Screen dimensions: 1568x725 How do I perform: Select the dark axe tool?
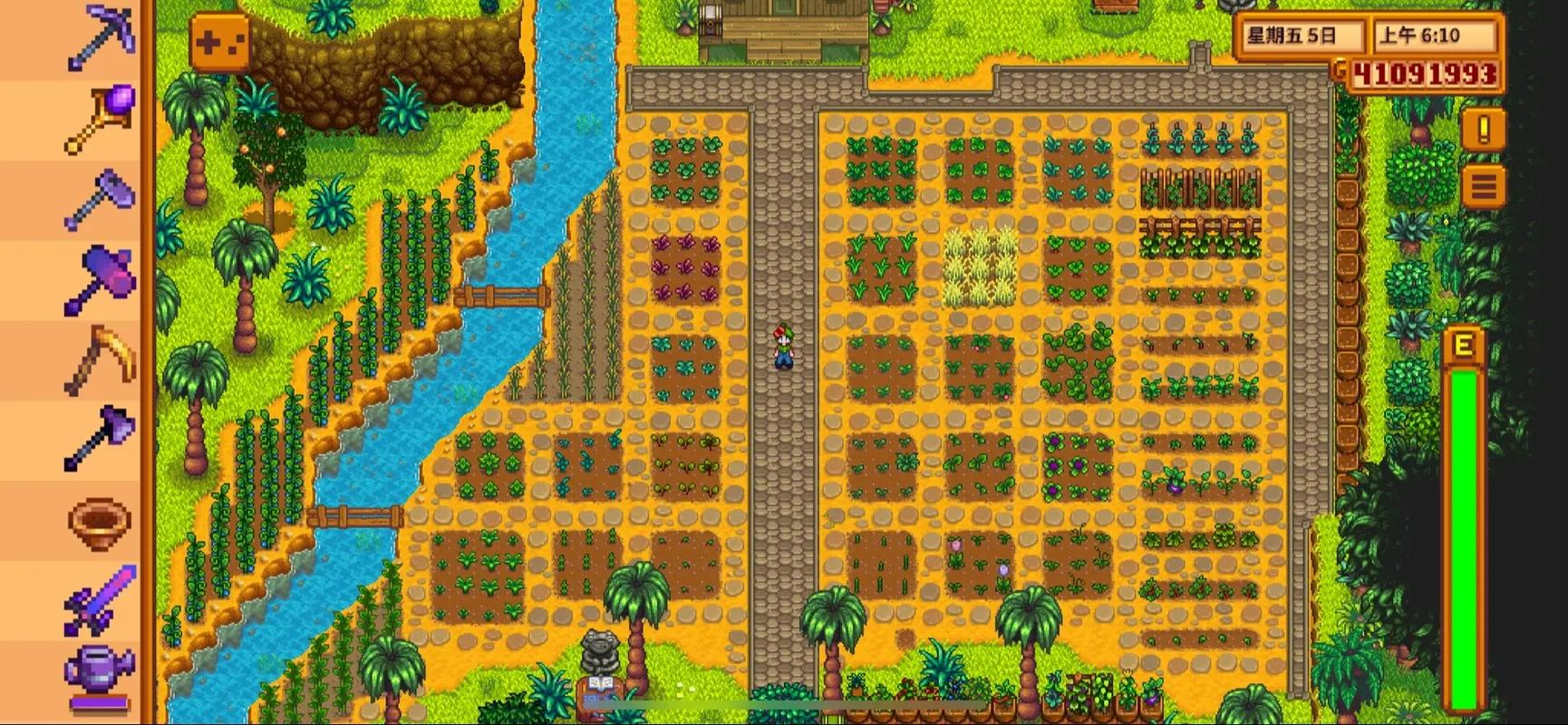click(x=100, y=437)
